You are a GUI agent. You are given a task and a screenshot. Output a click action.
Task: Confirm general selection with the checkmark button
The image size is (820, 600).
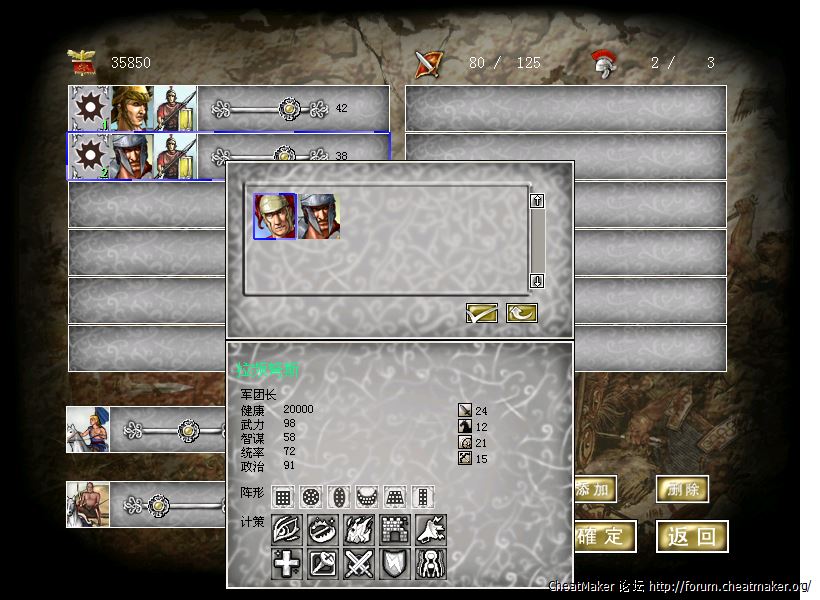[482, 313]
